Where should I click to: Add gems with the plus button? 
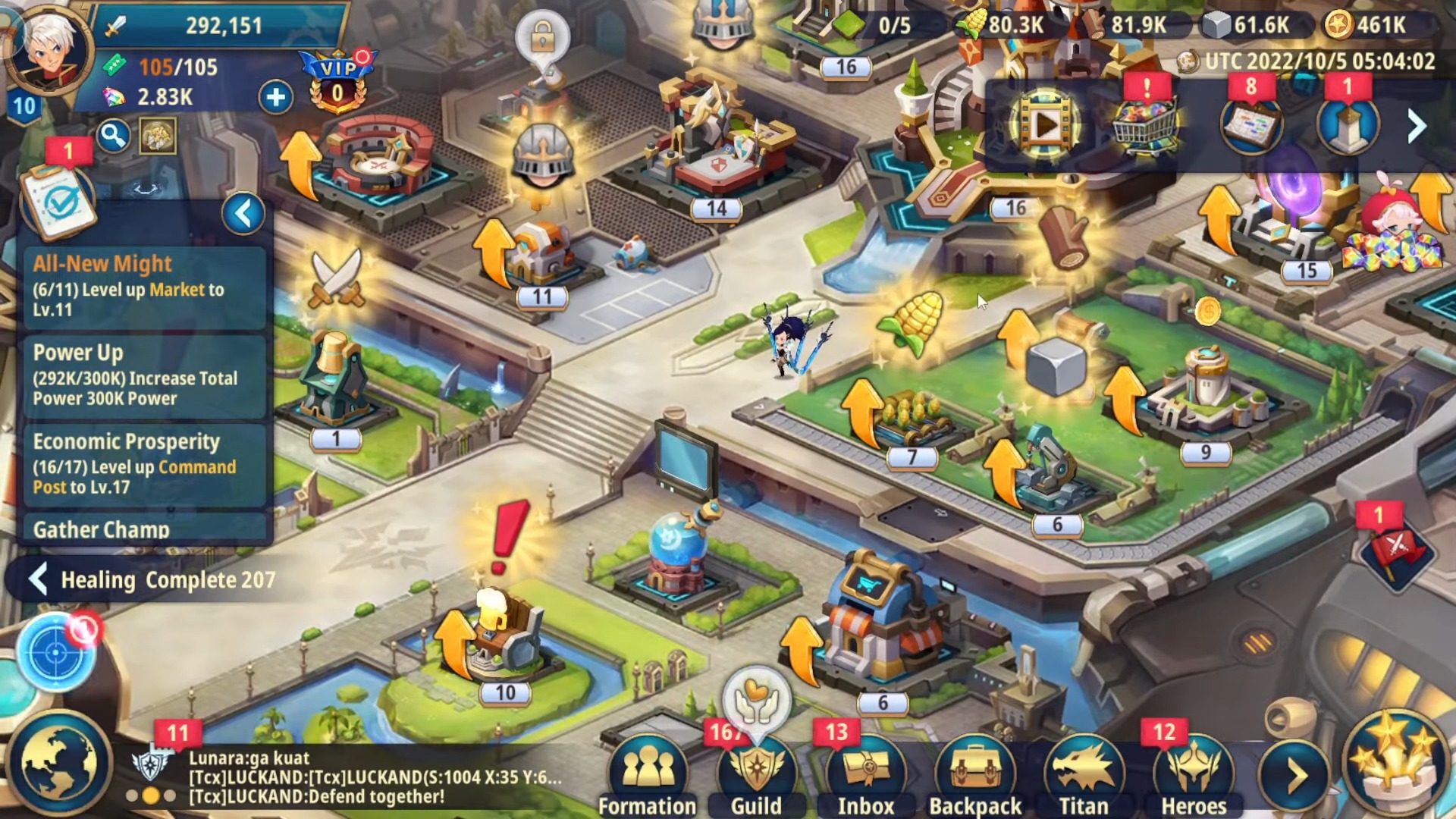pos(276,97)
